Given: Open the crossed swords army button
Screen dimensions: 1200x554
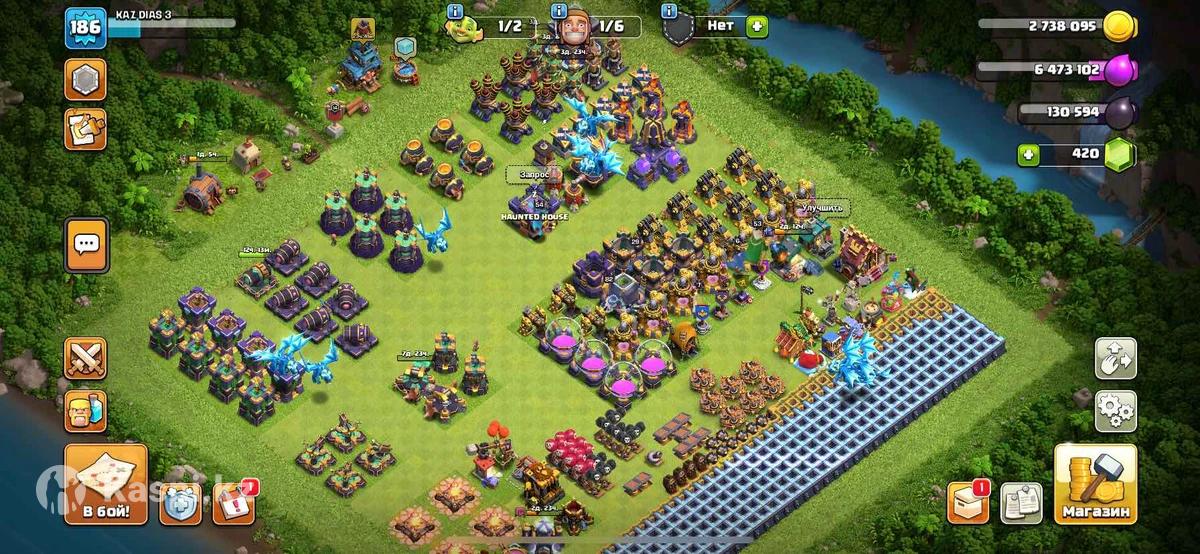Looking at the screenshot, I should [86, 359].
